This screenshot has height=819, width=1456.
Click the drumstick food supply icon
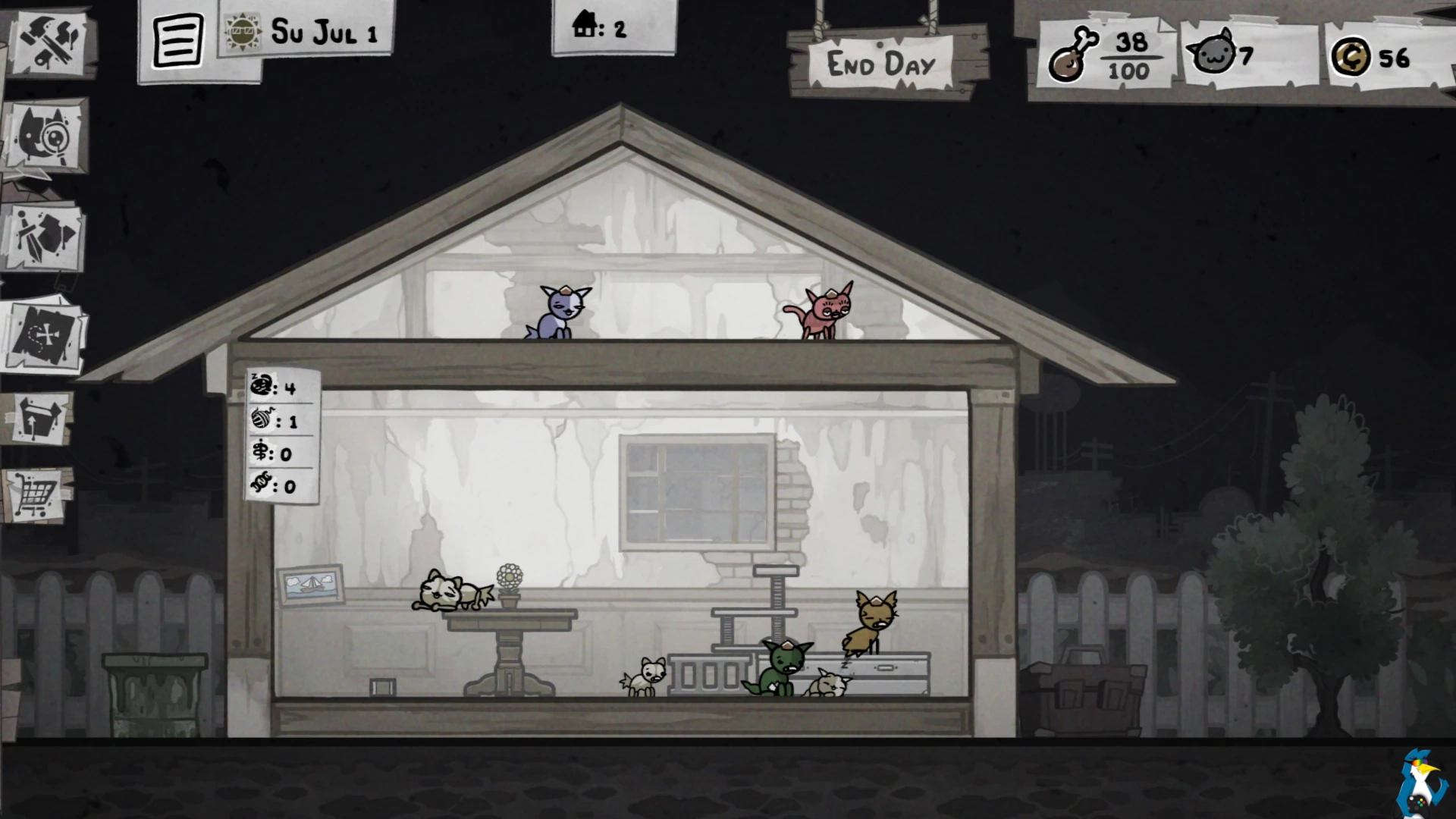pos(1072,55)
